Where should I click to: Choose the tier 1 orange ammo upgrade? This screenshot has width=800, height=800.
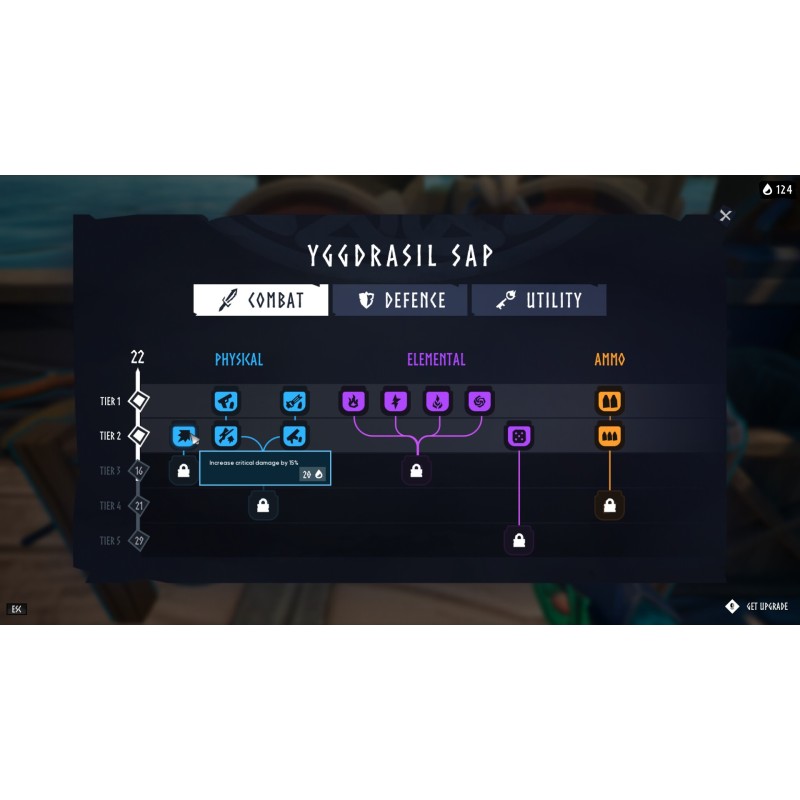[x=609, y=402]
